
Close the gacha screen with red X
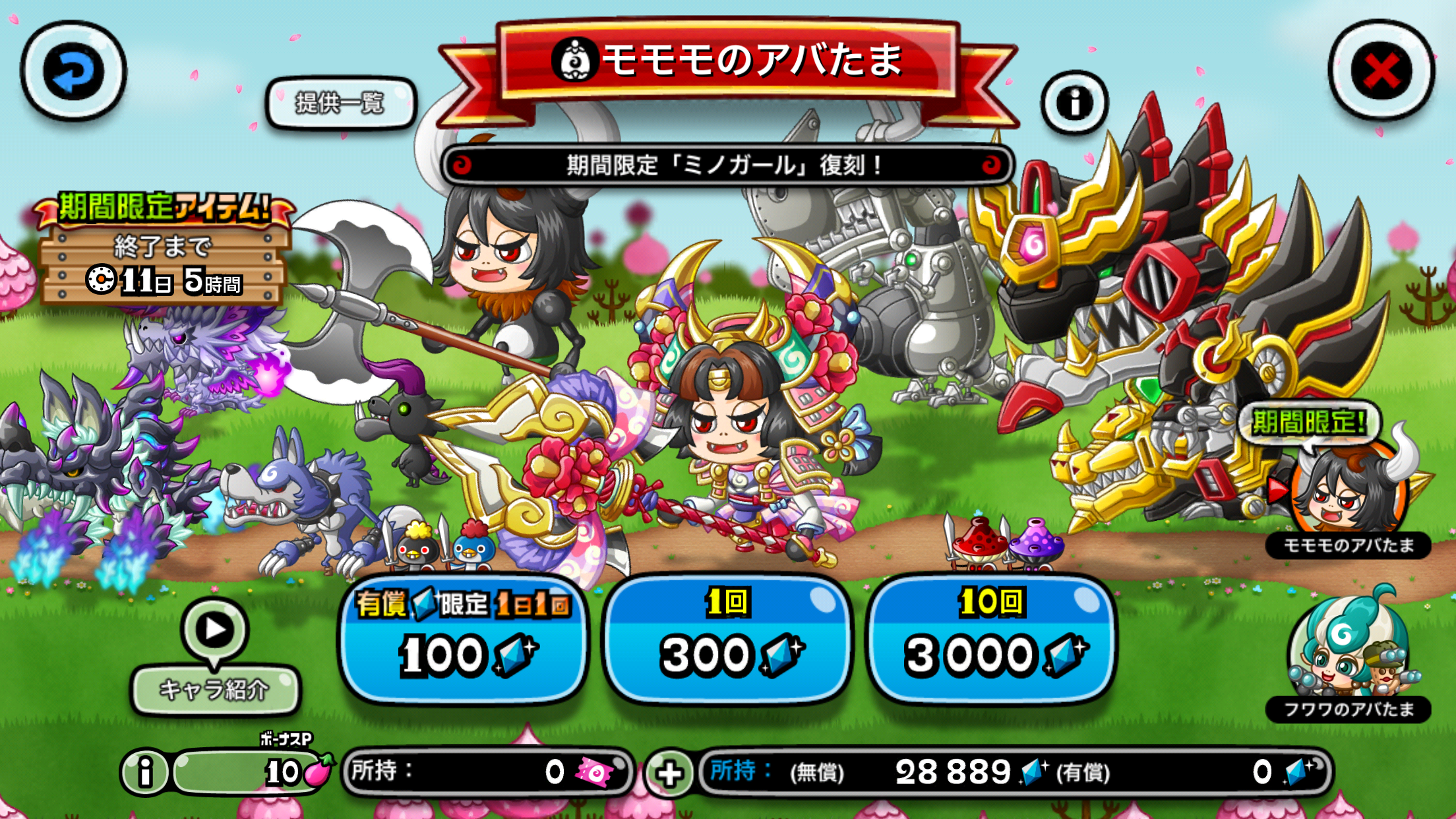click(1381, 71)
